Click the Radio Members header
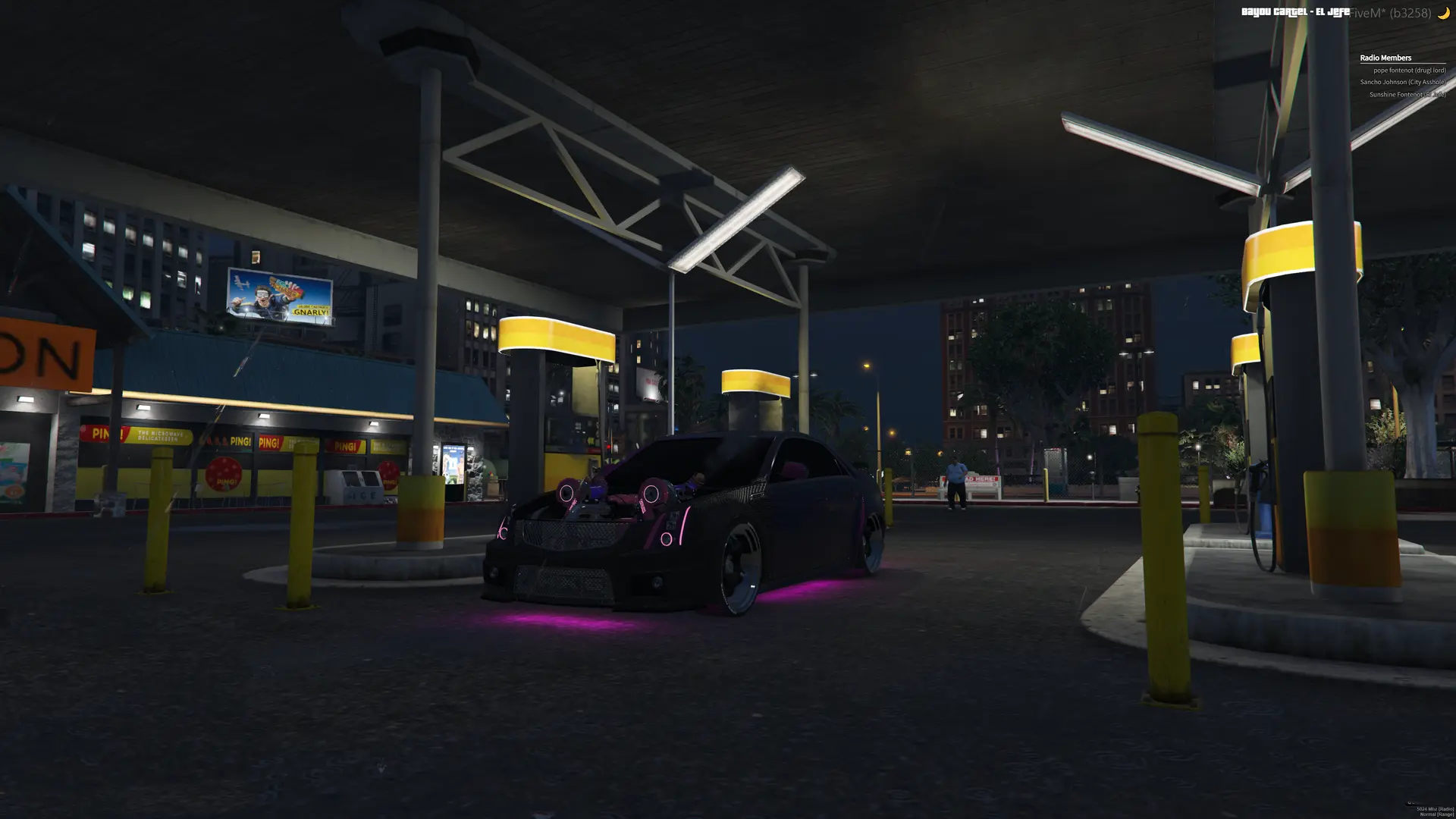The width and height of the screenshot is (1456, 819). point(1385,58)
